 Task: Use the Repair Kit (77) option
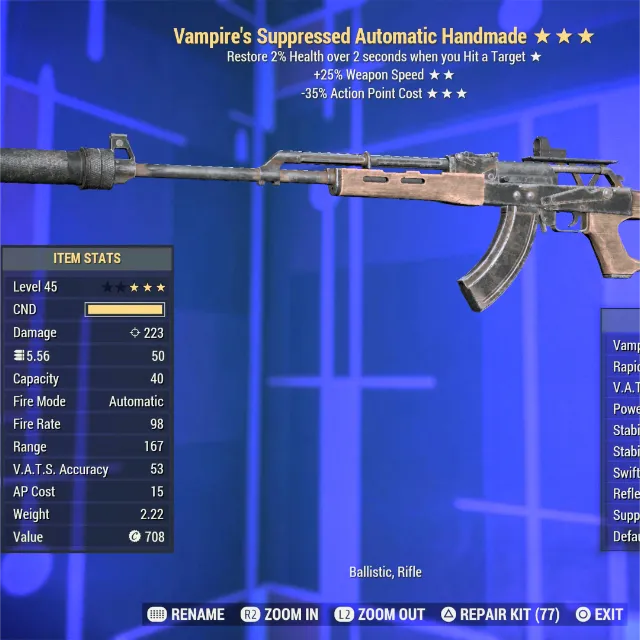500,614
